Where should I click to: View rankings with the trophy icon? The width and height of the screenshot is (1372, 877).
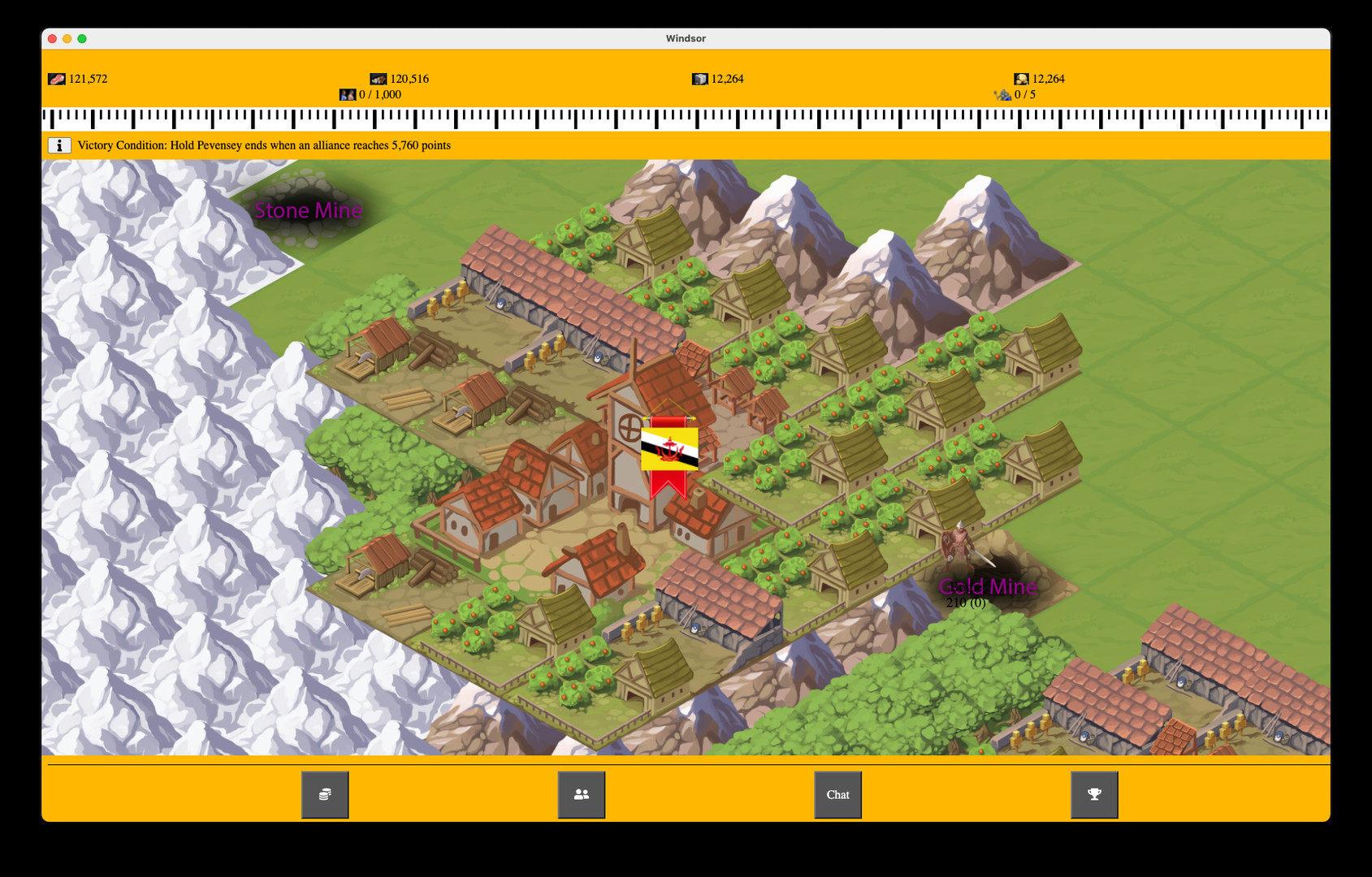coord(1093,794)
